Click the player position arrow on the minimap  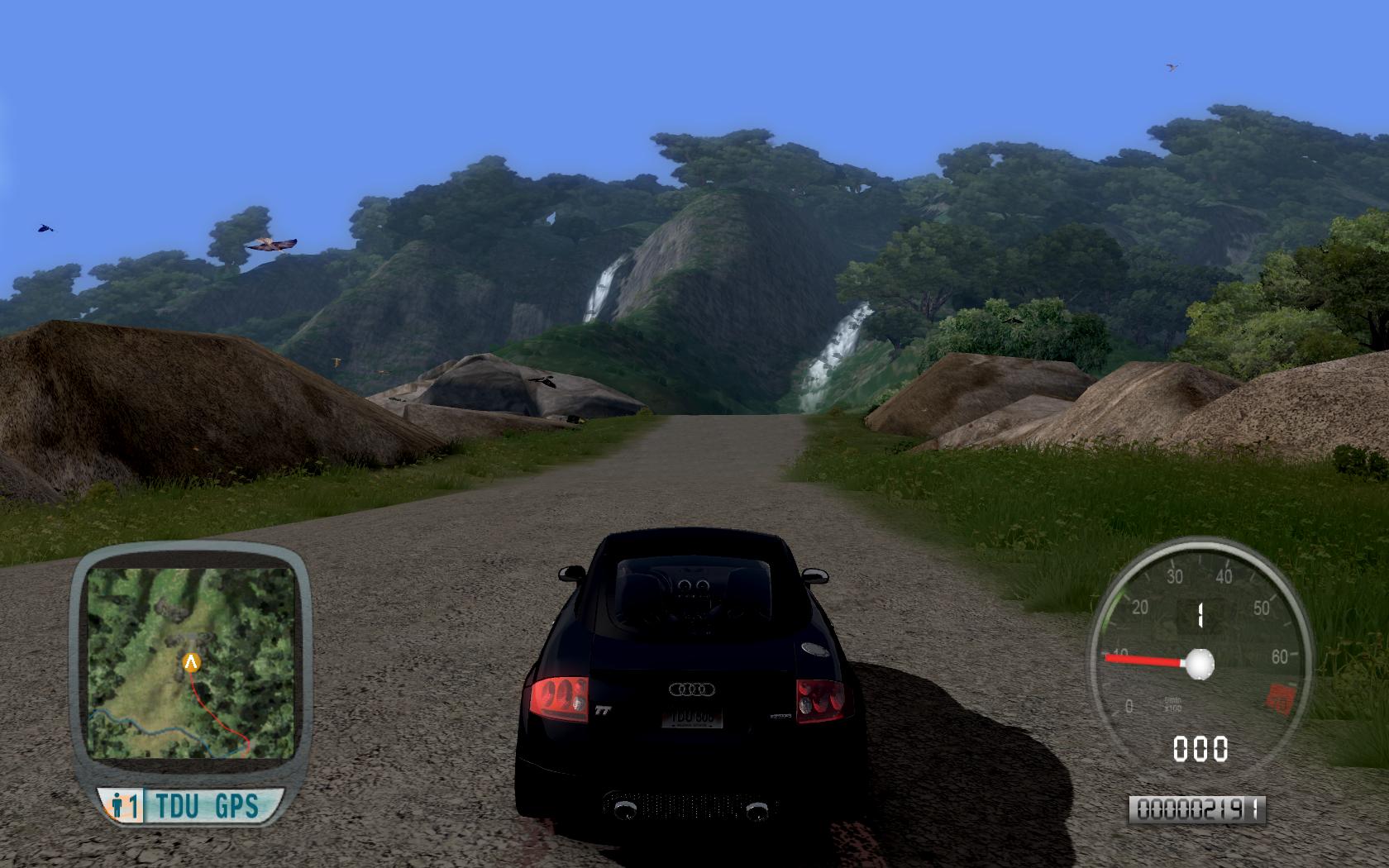tap(189, 661)
